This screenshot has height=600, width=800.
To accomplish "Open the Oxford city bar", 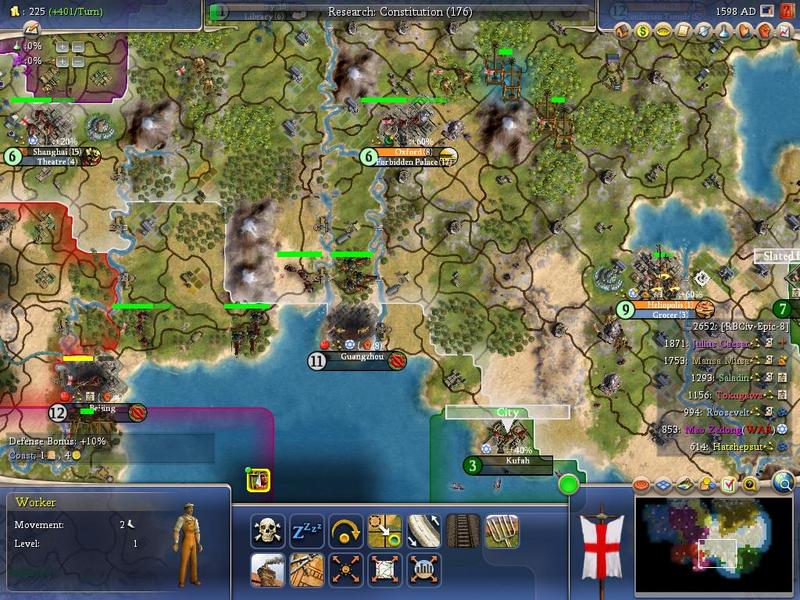I will pyautogui.click(x=410, y=153).
